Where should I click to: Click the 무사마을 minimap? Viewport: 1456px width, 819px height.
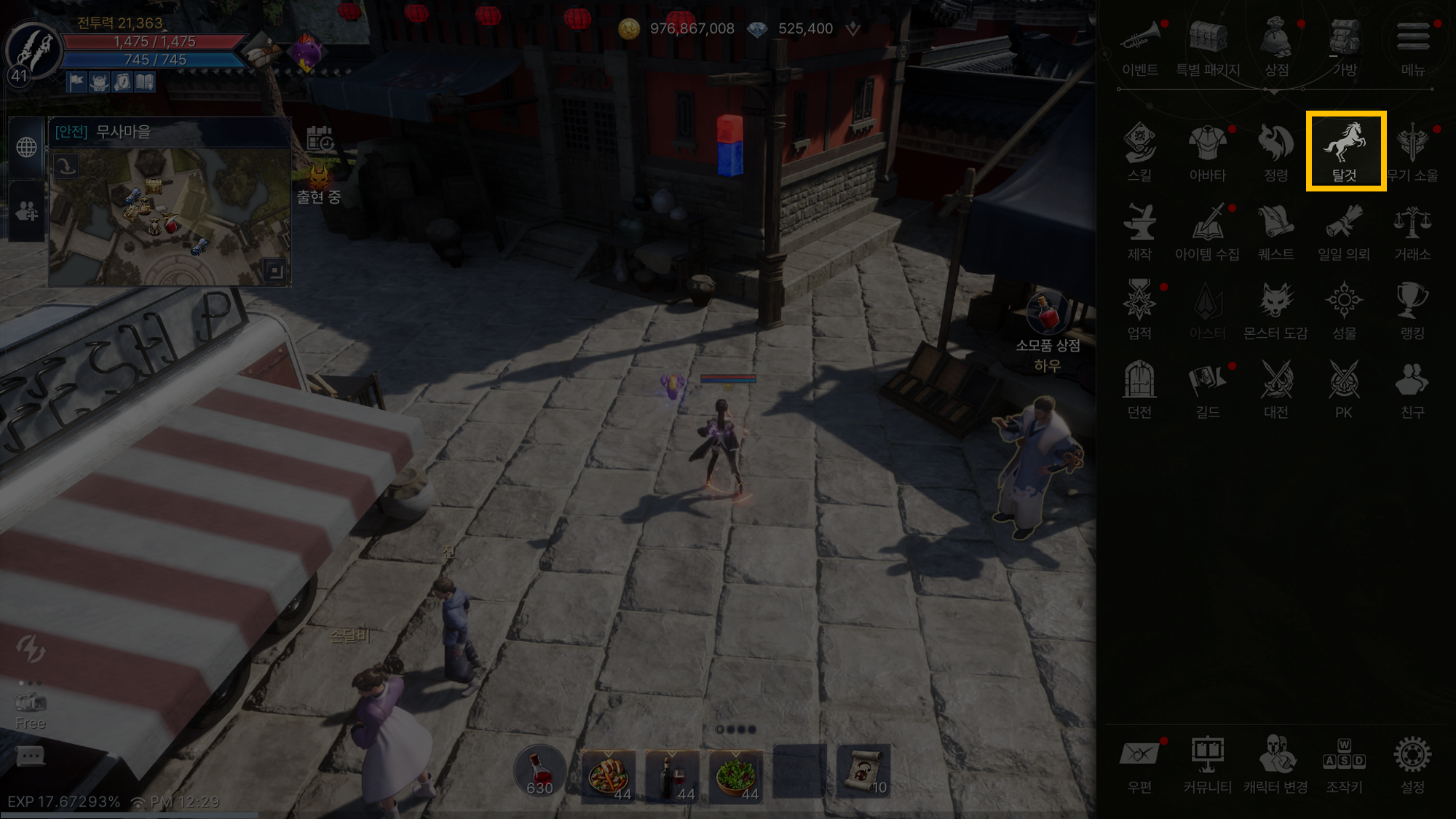[170, 216]
